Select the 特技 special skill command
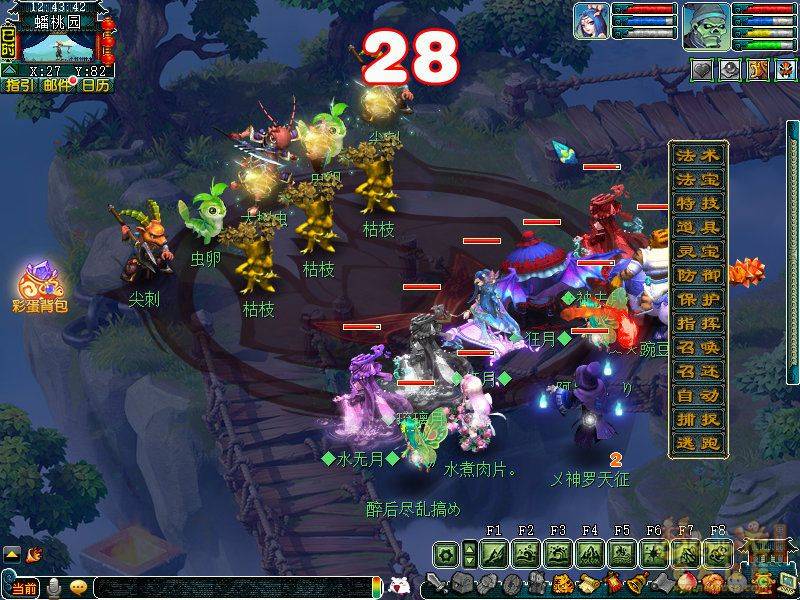 coord(697,203)
